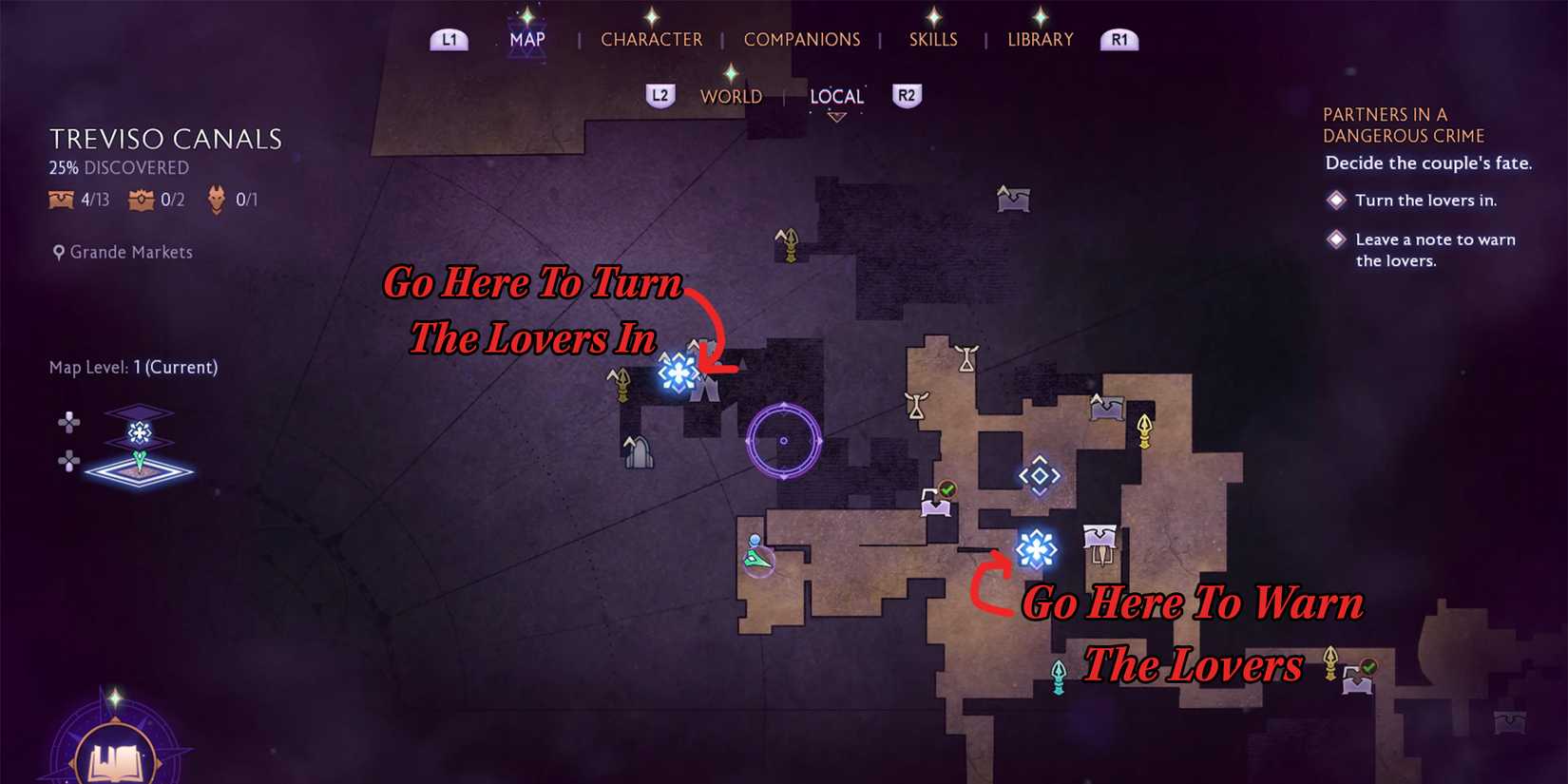Select the diamond fast travel marker
The height and width of the screenshot is (784, 1568).
[x=1039, y=476]
